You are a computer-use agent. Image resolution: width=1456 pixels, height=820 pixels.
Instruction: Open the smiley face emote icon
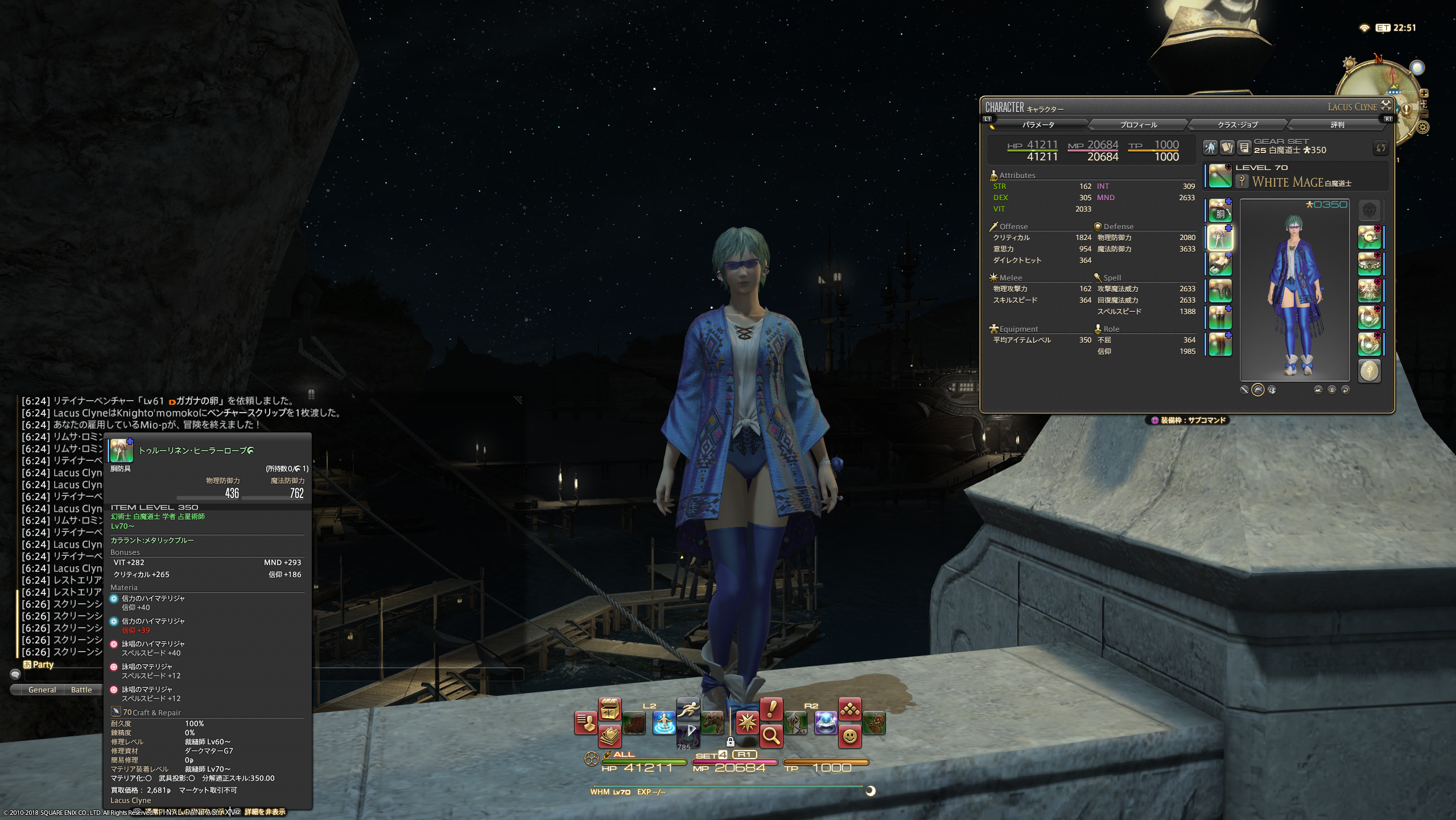click(x=849, y=736)
